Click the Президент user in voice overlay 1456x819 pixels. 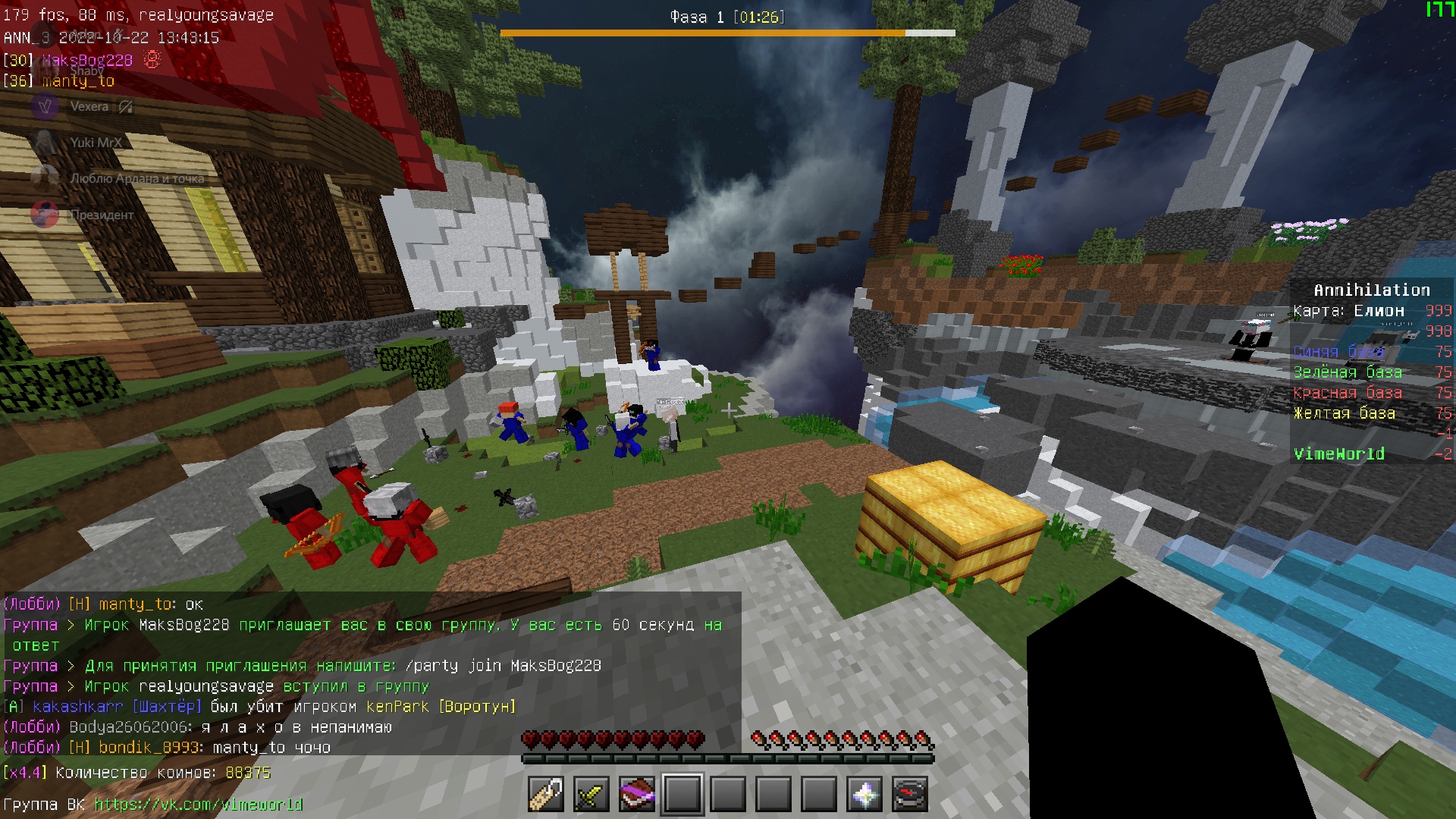101,215
